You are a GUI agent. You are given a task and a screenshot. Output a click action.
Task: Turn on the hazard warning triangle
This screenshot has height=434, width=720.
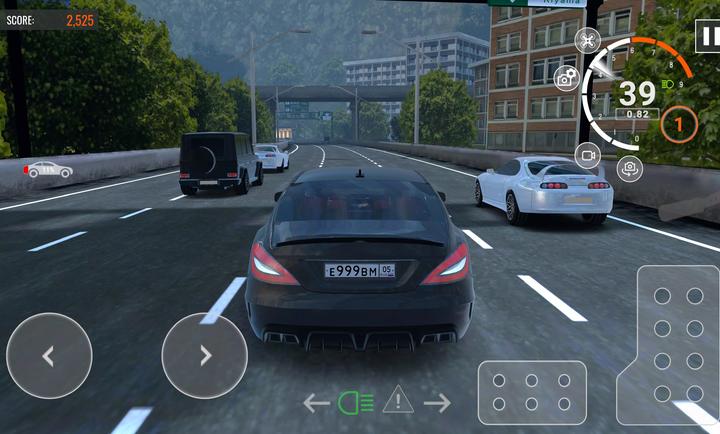398,402
